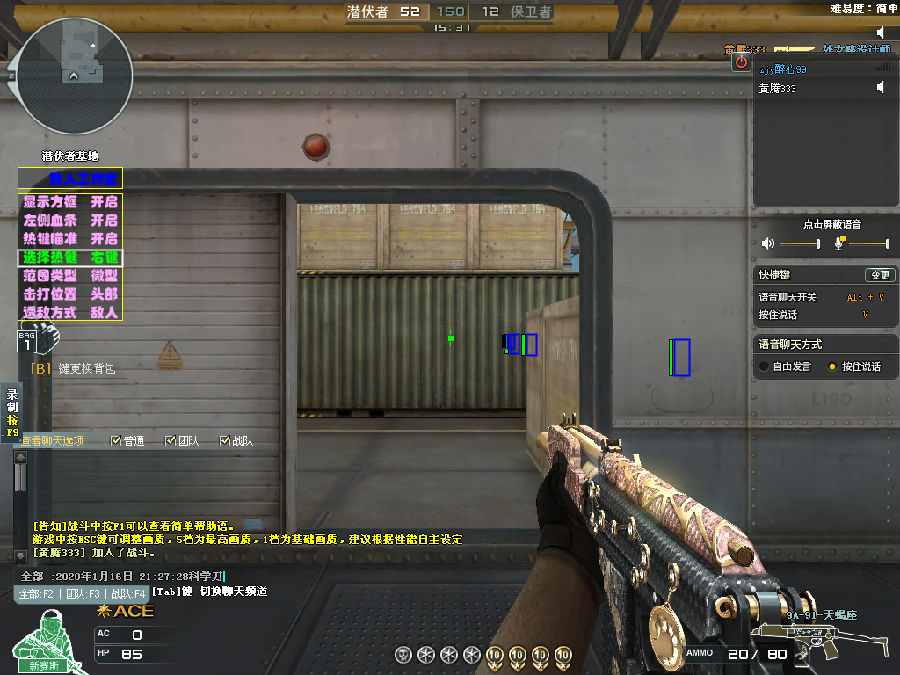The image size is (900, 675).
Task: Click the chat input field
Action: click(x=120, y=576)
